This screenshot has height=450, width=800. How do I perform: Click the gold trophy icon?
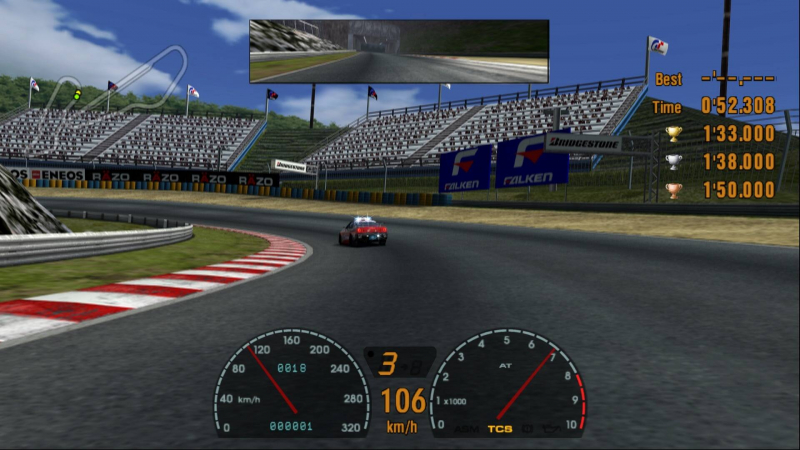[674, 134]
